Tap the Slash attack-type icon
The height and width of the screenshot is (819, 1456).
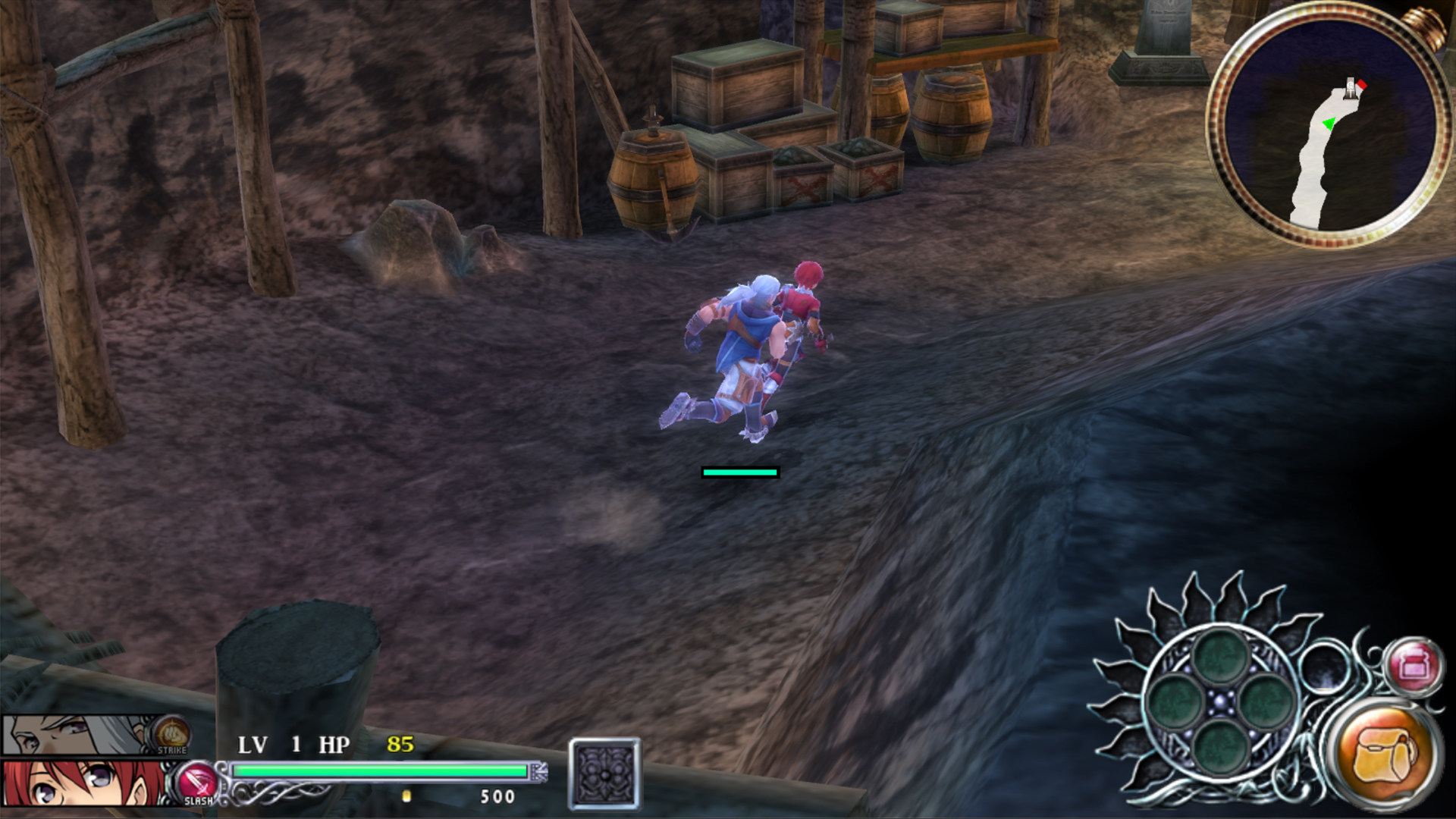pyautogui.click(x=197, y=783)
